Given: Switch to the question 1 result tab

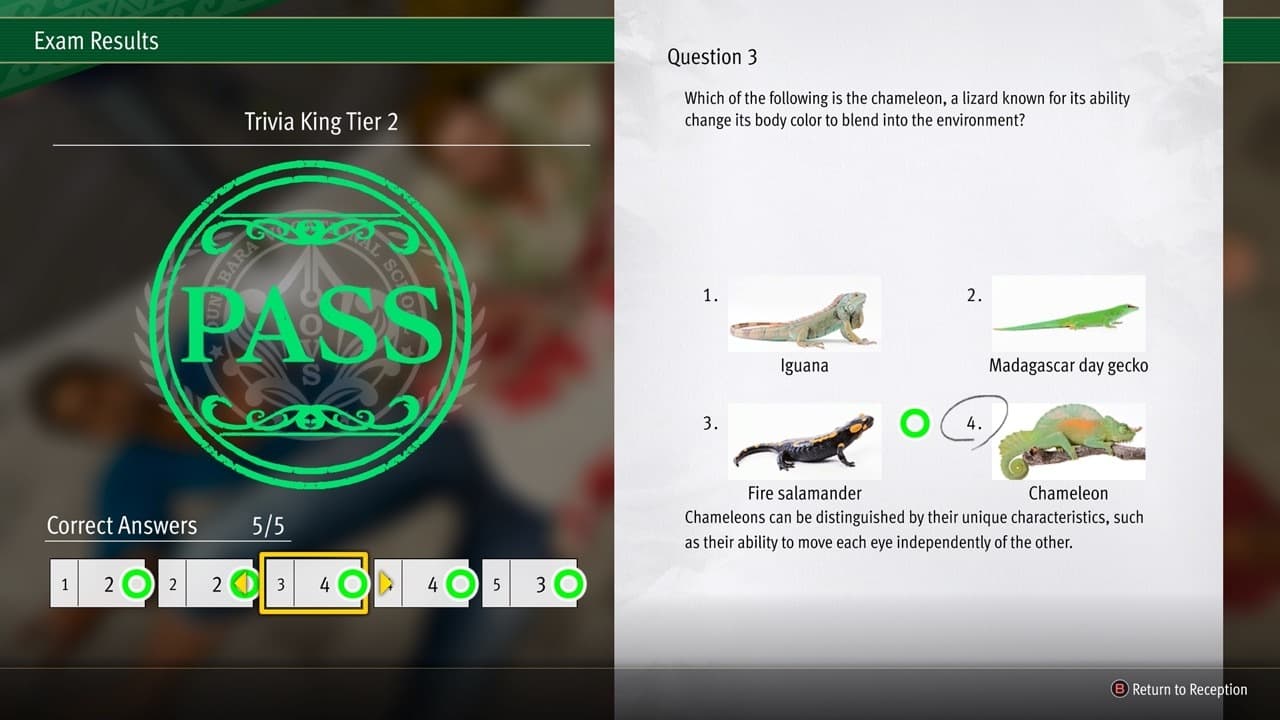Looking at the screenshot, I should point(100,584).
